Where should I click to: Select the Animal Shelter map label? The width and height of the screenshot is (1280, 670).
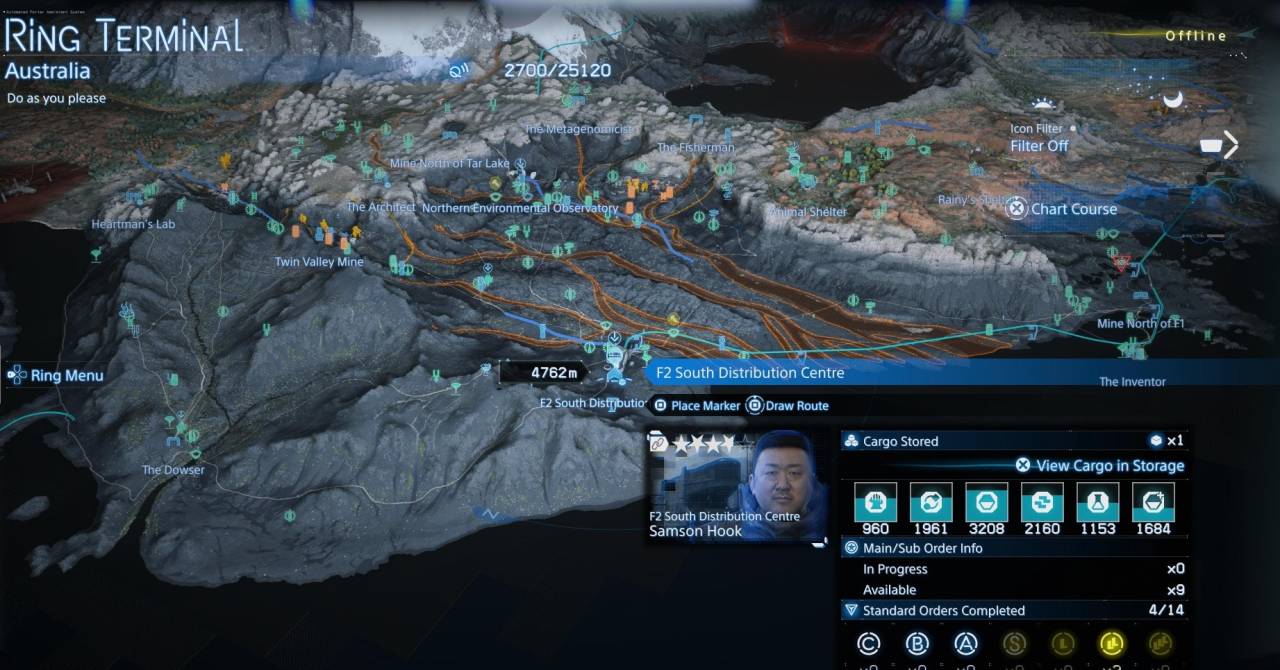(807, 212)
